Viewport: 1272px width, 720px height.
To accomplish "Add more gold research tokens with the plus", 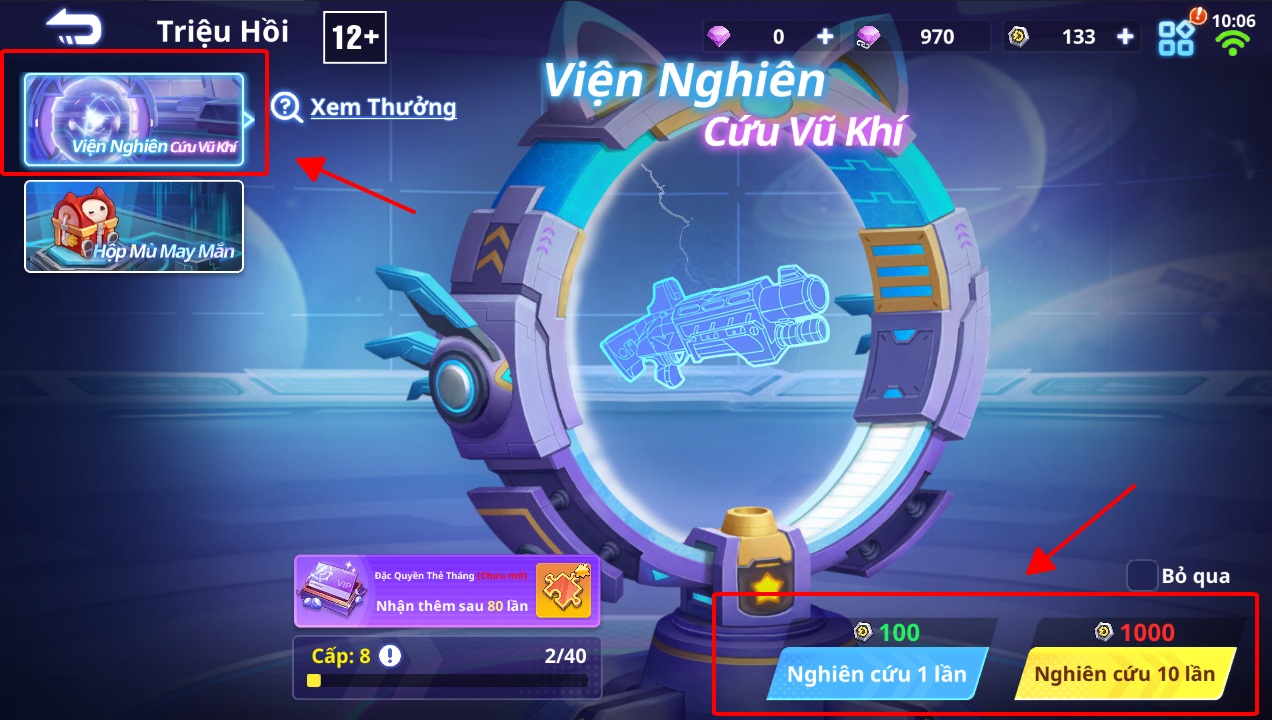I will point(1125,37).
